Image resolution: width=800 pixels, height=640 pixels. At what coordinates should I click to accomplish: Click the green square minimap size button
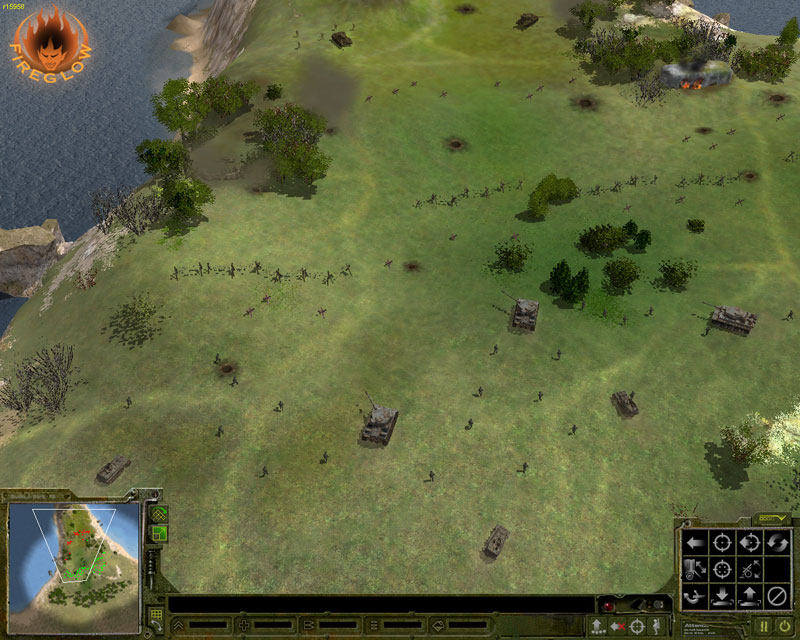pyautogui.click(x=157, y=534)
